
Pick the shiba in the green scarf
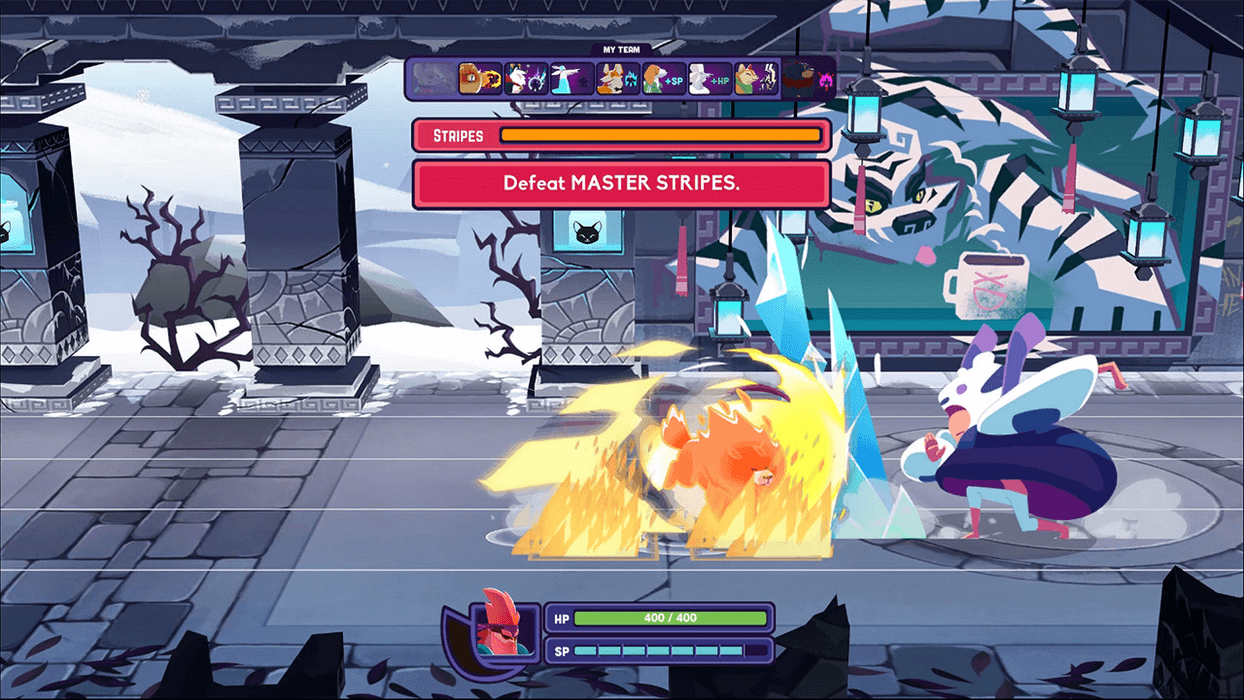pyautogui.click(x=756, y=78)
